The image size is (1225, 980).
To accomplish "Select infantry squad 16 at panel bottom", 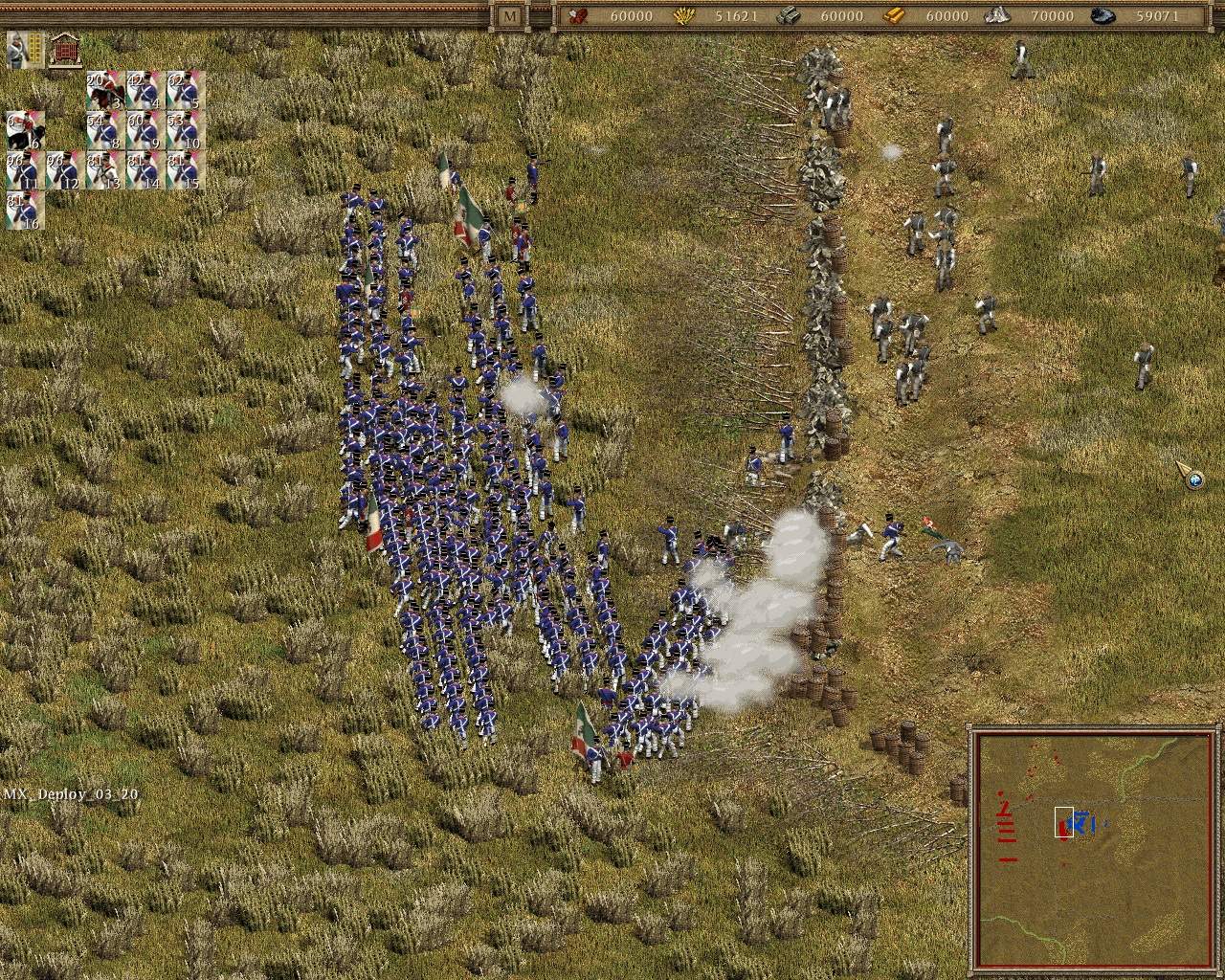I will pos(23,211).
